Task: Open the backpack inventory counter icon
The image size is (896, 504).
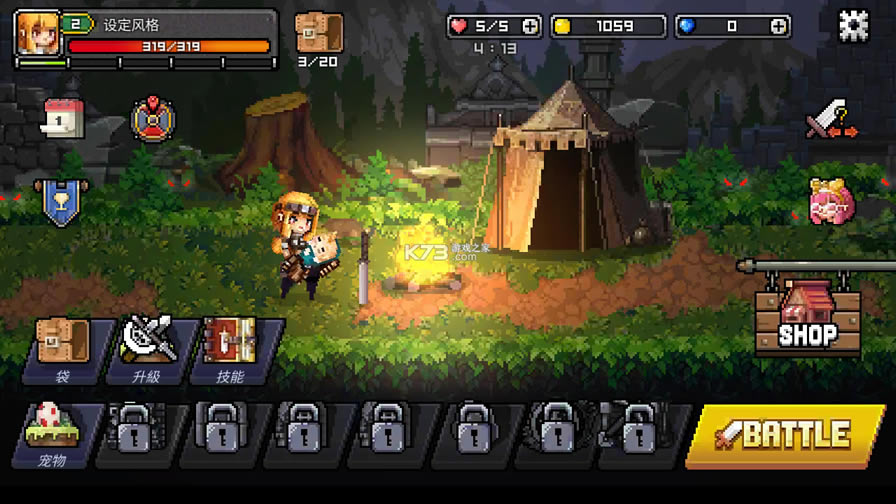Action: 319,34
